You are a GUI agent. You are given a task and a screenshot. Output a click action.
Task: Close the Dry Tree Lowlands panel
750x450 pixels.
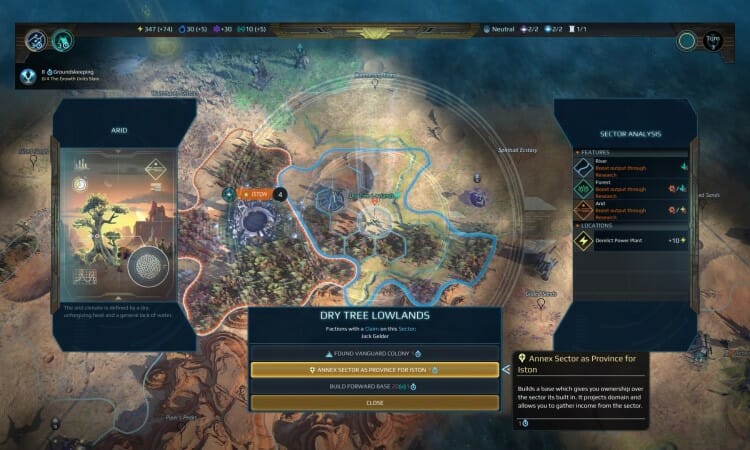(x=374, y=402)
